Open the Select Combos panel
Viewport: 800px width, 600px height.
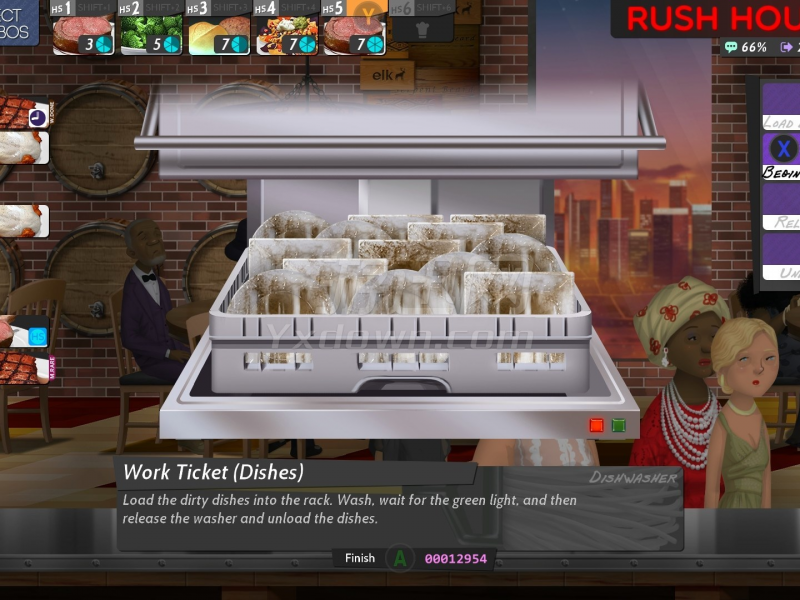(18, 22)
